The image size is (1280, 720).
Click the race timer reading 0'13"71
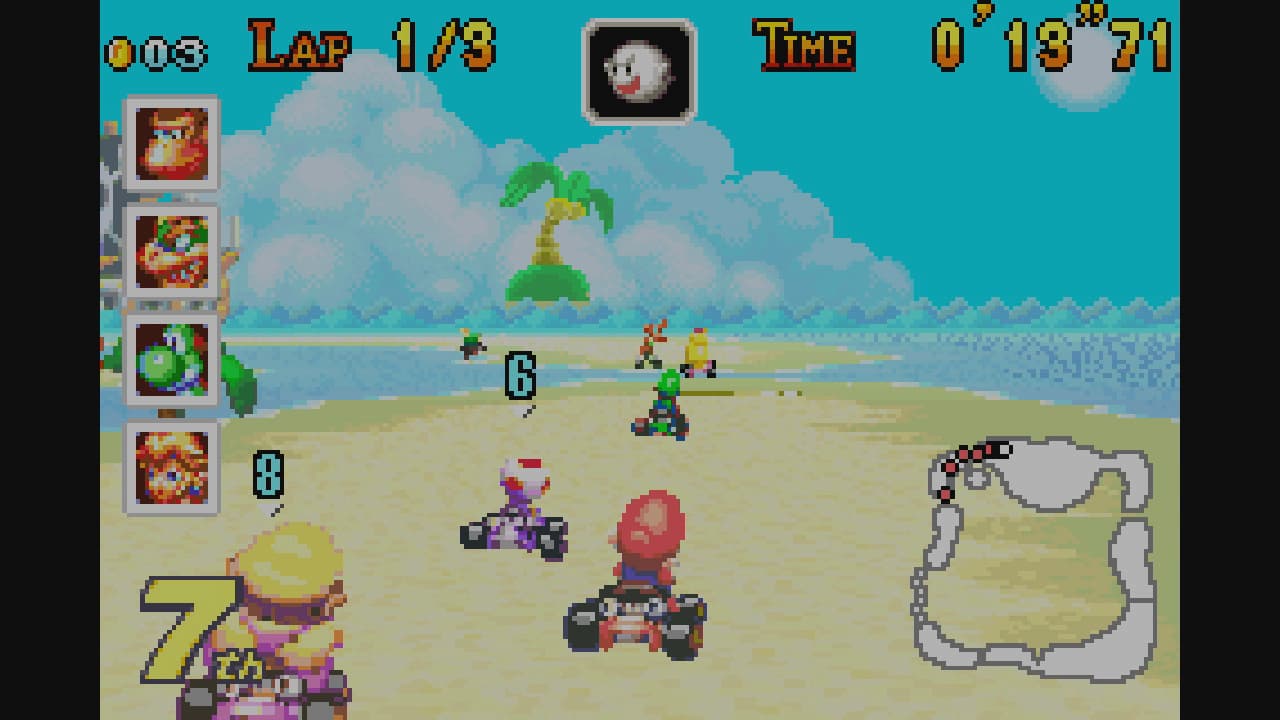(x=1050, y=42)
